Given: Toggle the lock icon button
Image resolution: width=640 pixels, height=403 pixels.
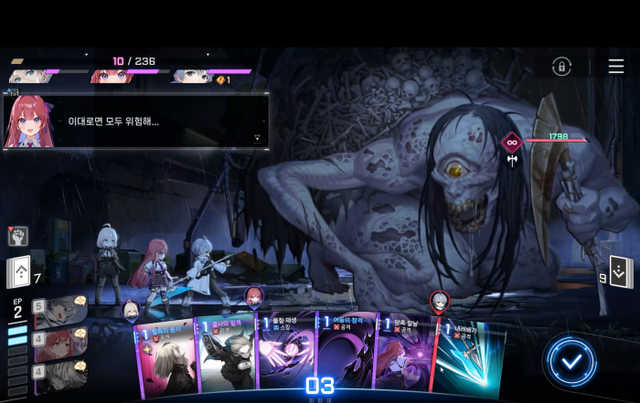Looking at the screenshot, I should click(562, 66).
